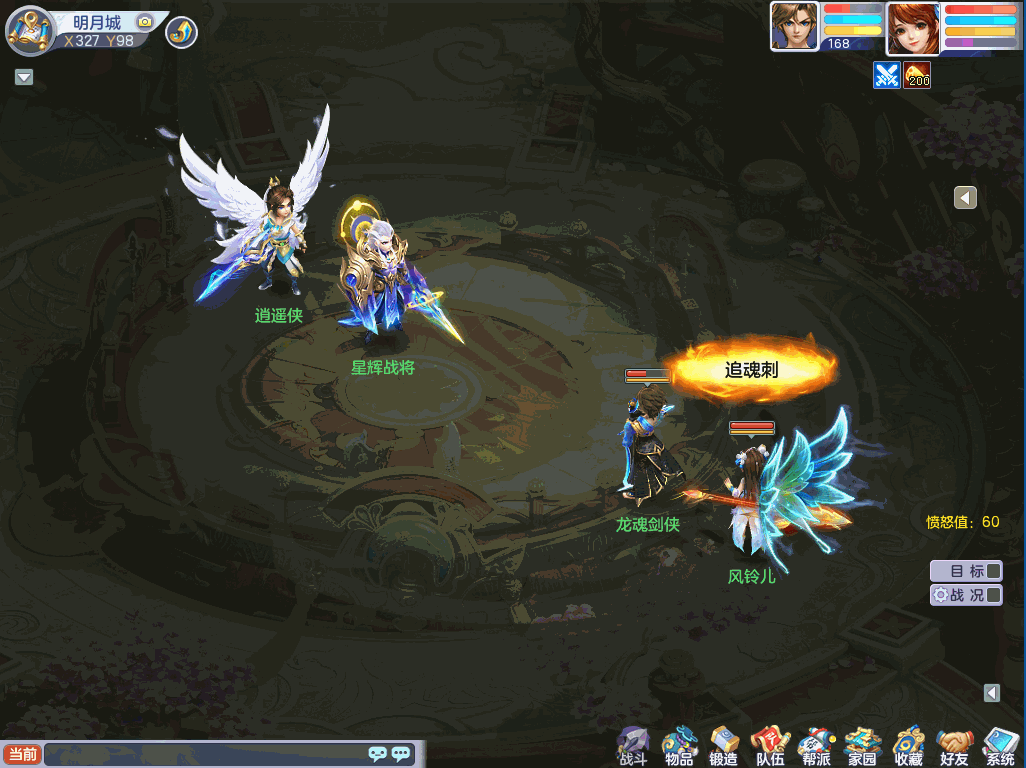Expand the small dropdown arrow under map
This screenshot has height=768, width=1026.
point(24,77)
